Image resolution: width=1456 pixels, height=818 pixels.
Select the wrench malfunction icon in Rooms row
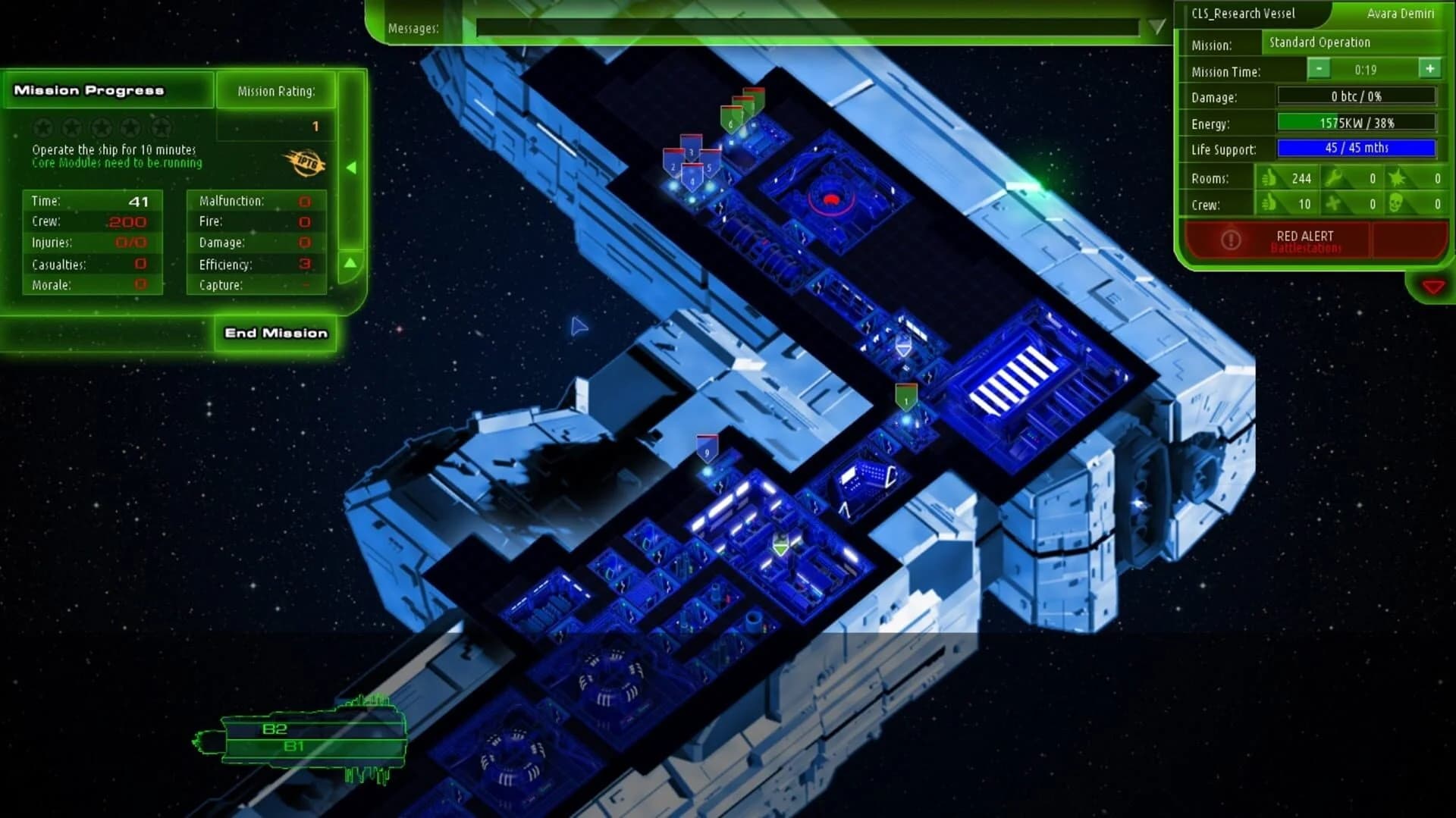coord(1332,177)
